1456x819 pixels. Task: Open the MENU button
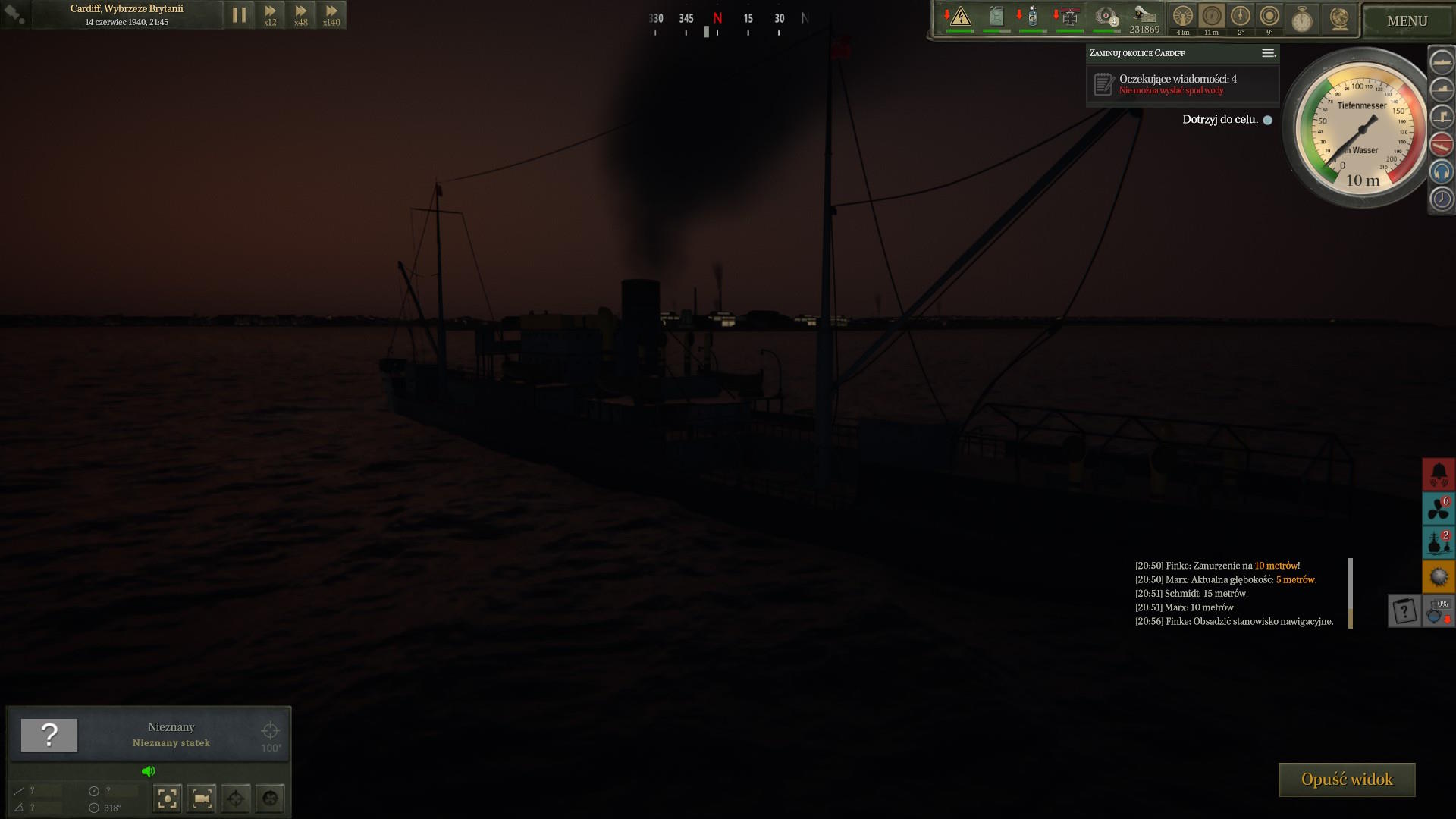point(1407,21)
